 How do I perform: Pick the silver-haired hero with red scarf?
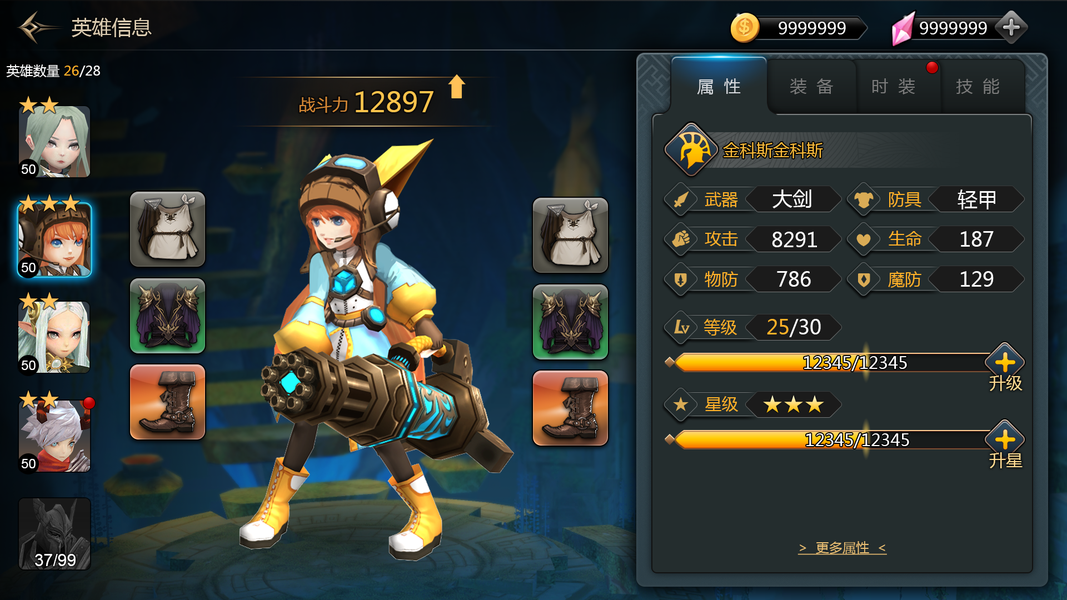(x=55, y=435)
